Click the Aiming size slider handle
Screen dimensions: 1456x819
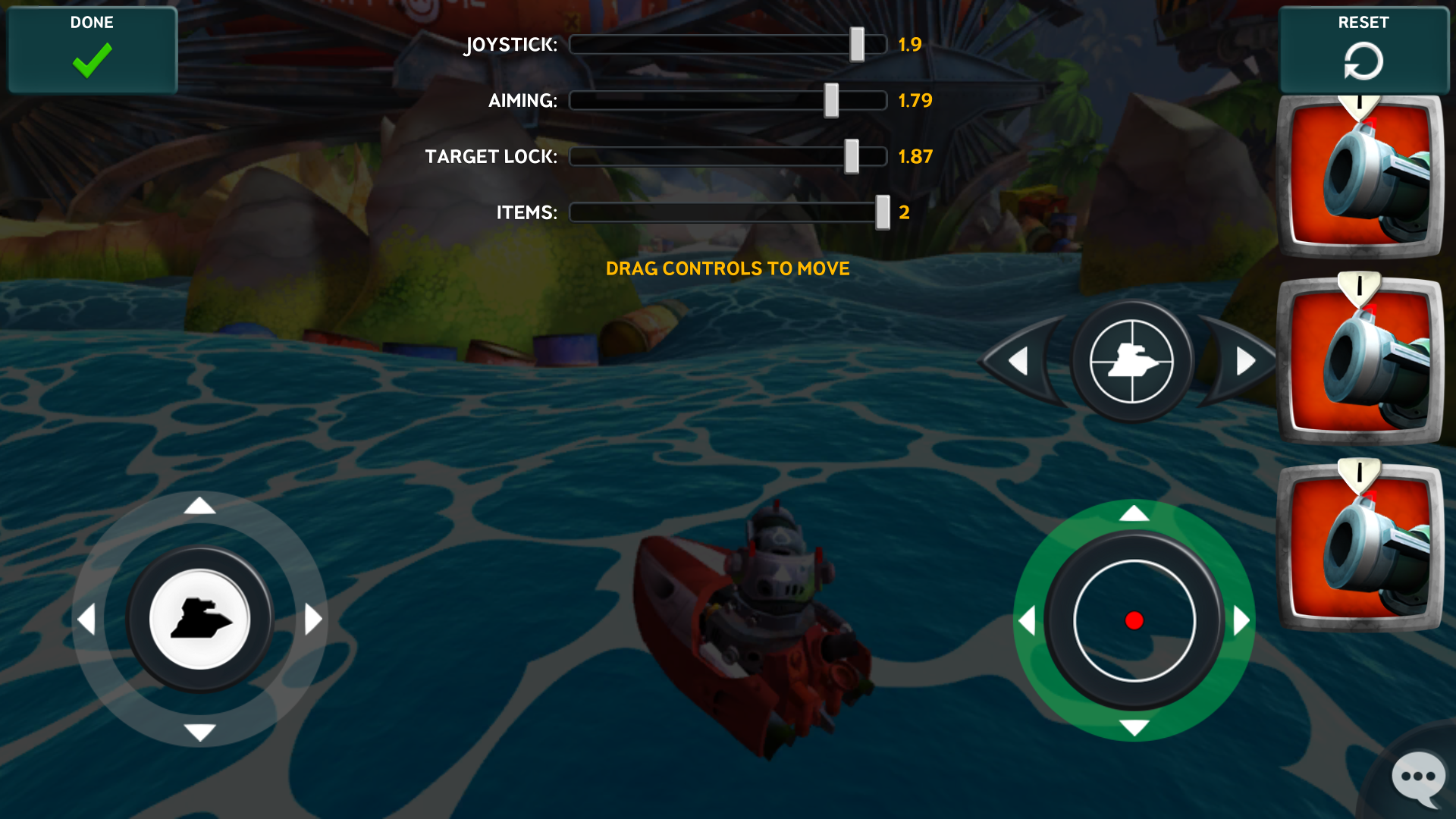coord(831,101)
